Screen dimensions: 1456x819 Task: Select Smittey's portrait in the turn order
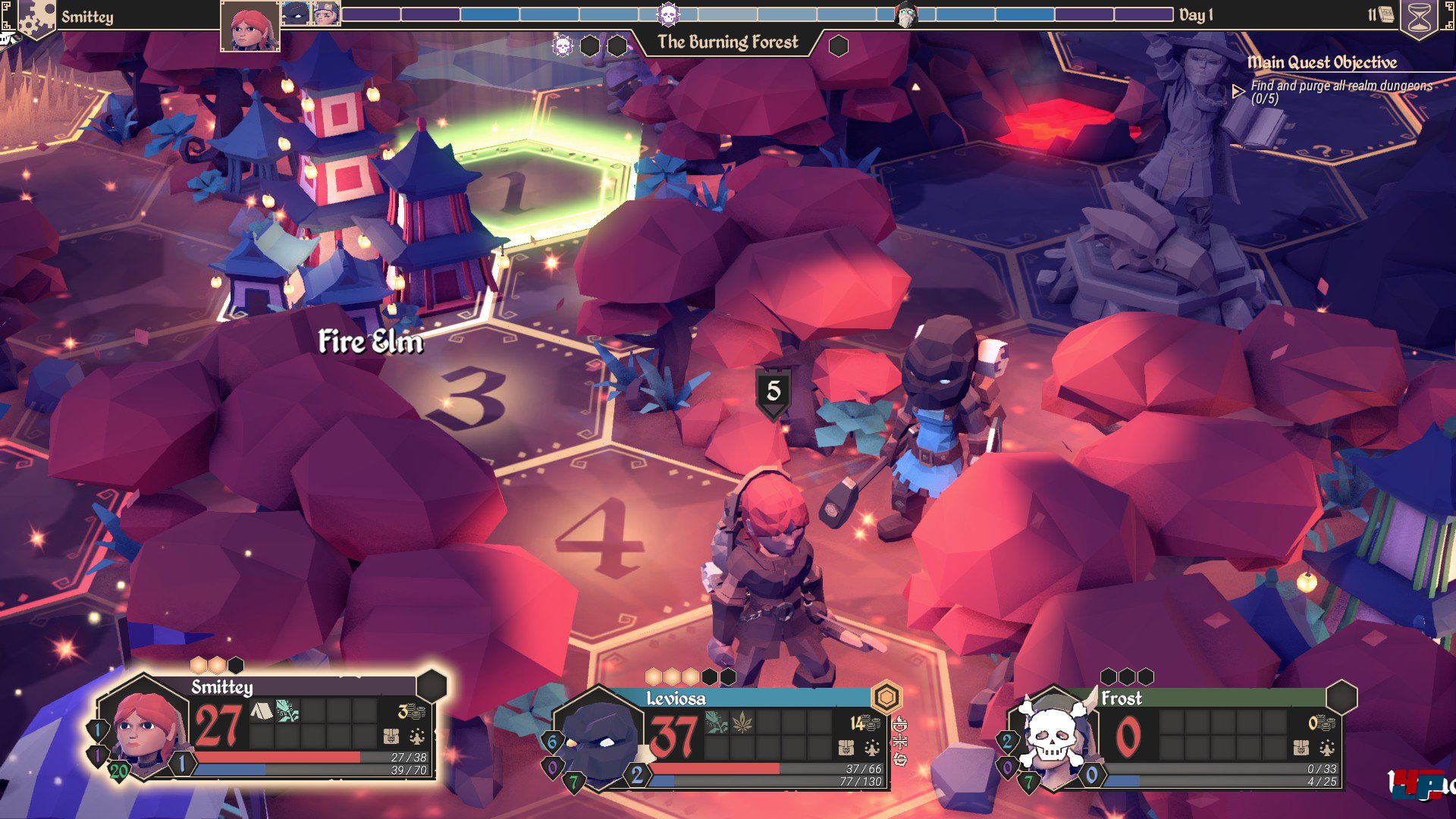(249, 27)
